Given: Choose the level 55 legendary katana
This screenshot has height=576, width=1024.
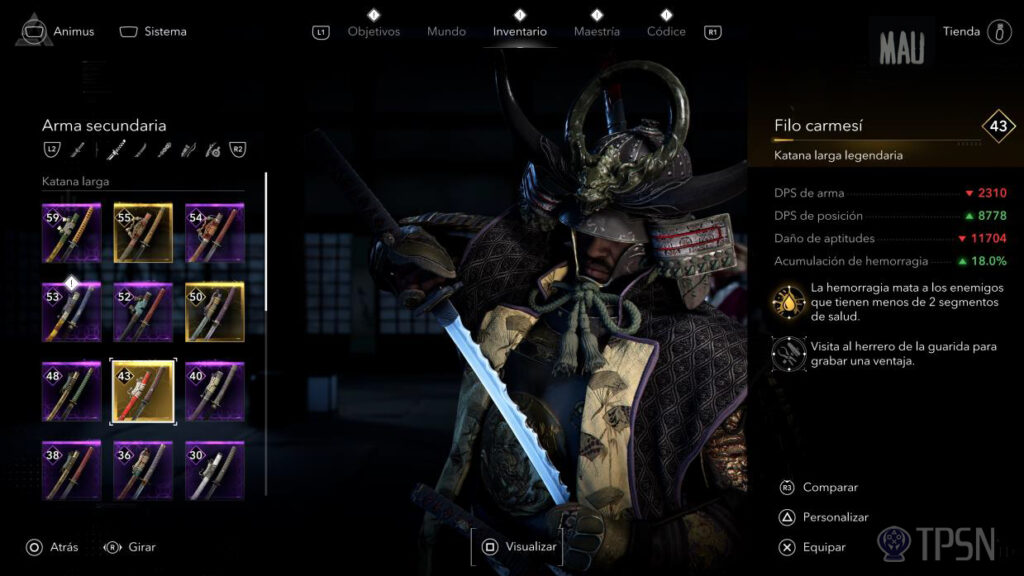Looking at the screenshot, I should click(x=143, y=232).
